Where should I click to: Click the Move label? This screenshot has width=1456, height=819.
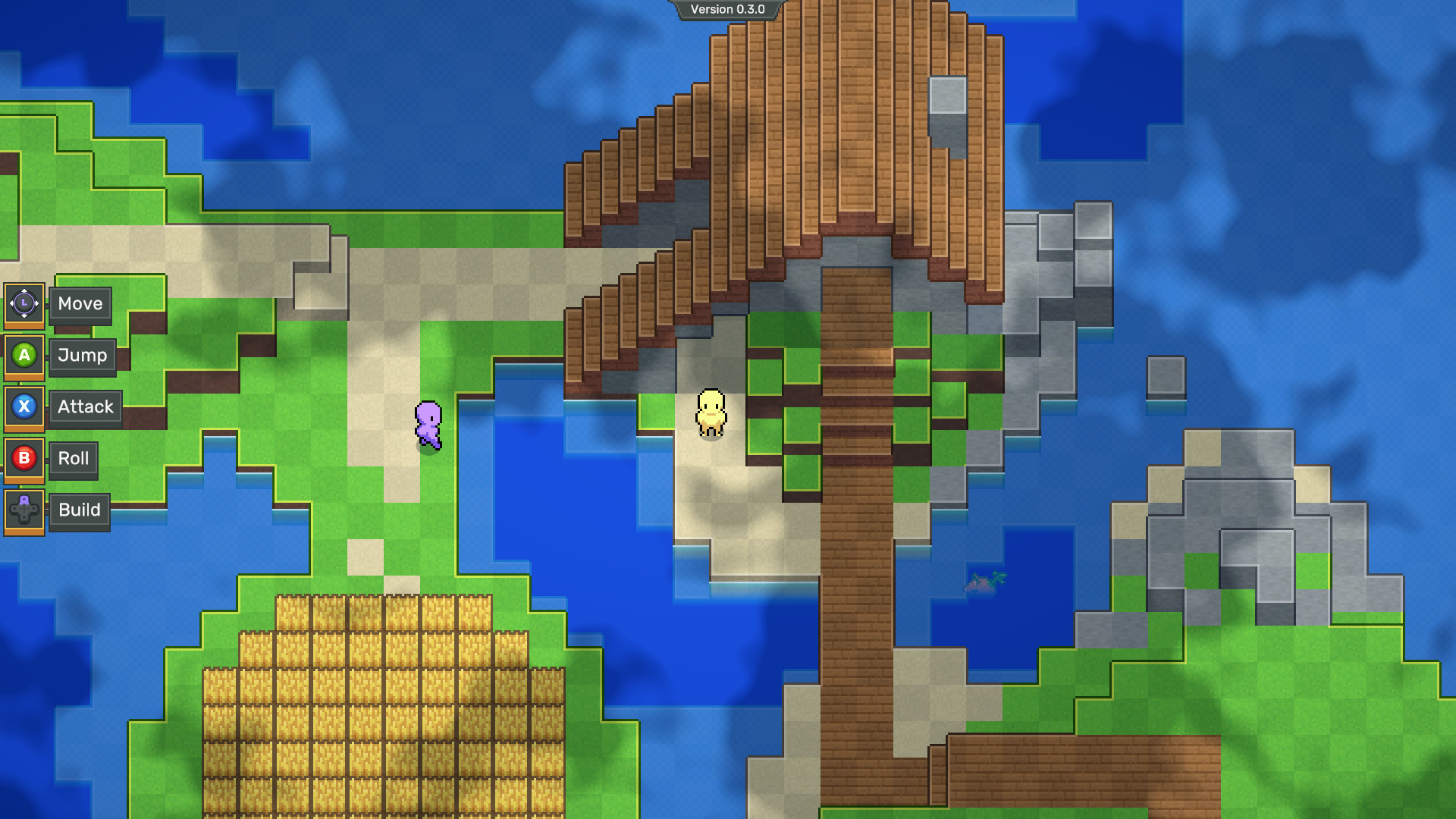[x=80, y=304]
